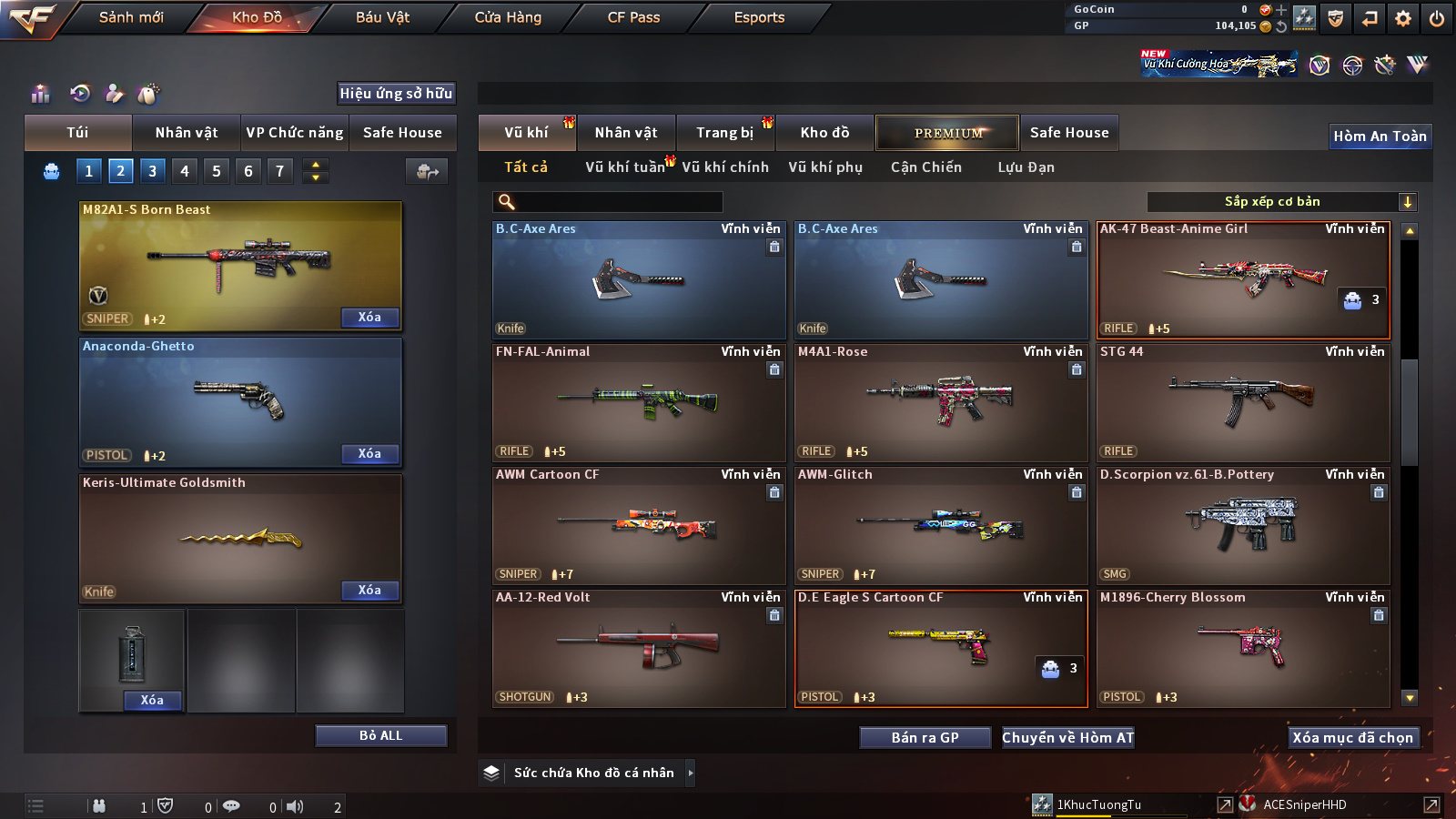
Task: Open the Hòm An Toàn button
Action: 1380,136
